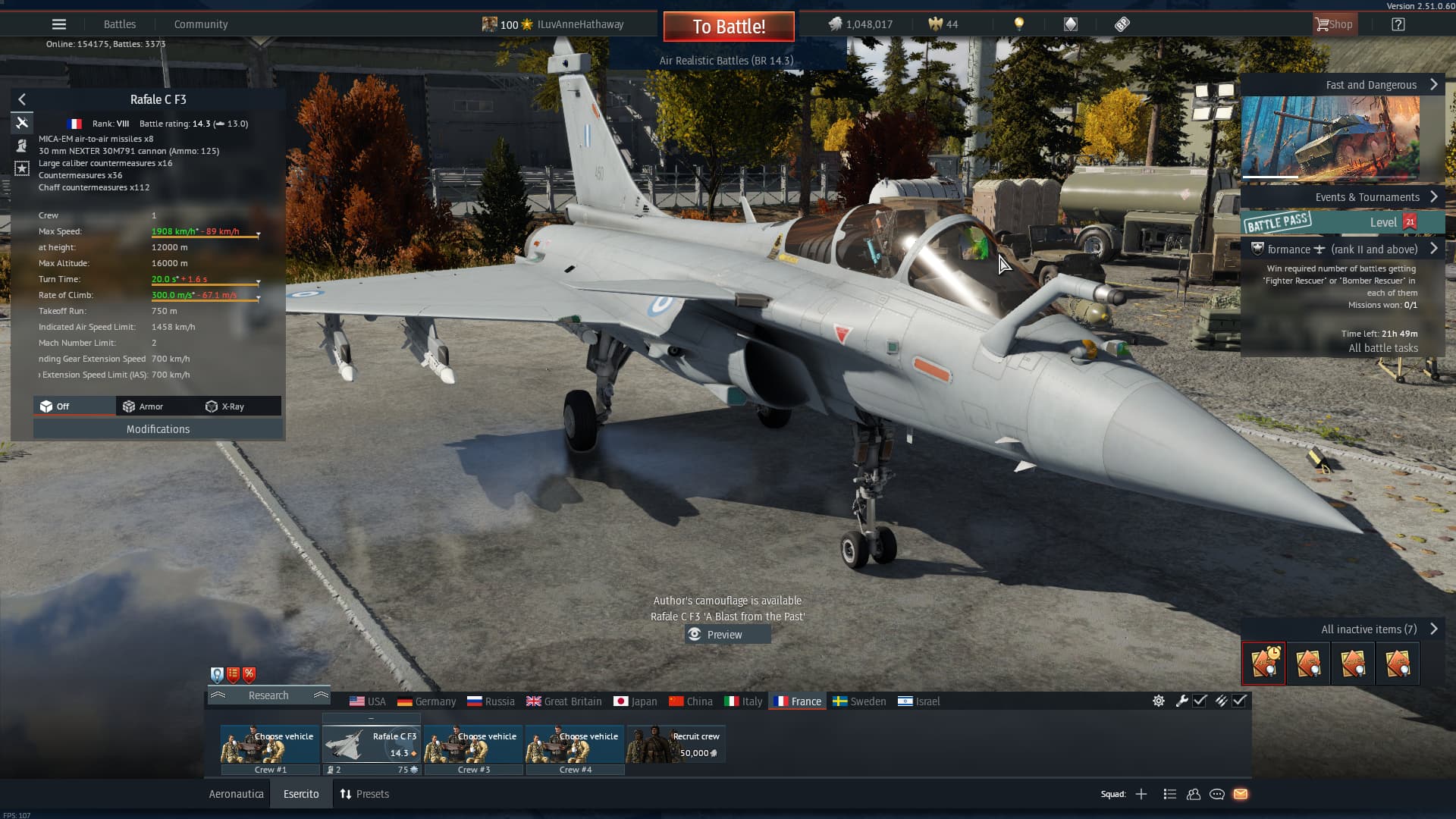Image resolution: width=1456 pixels, height=819 pixels.
Task: Enable X-Ray view mode
Action: click(x=225, y=406)
